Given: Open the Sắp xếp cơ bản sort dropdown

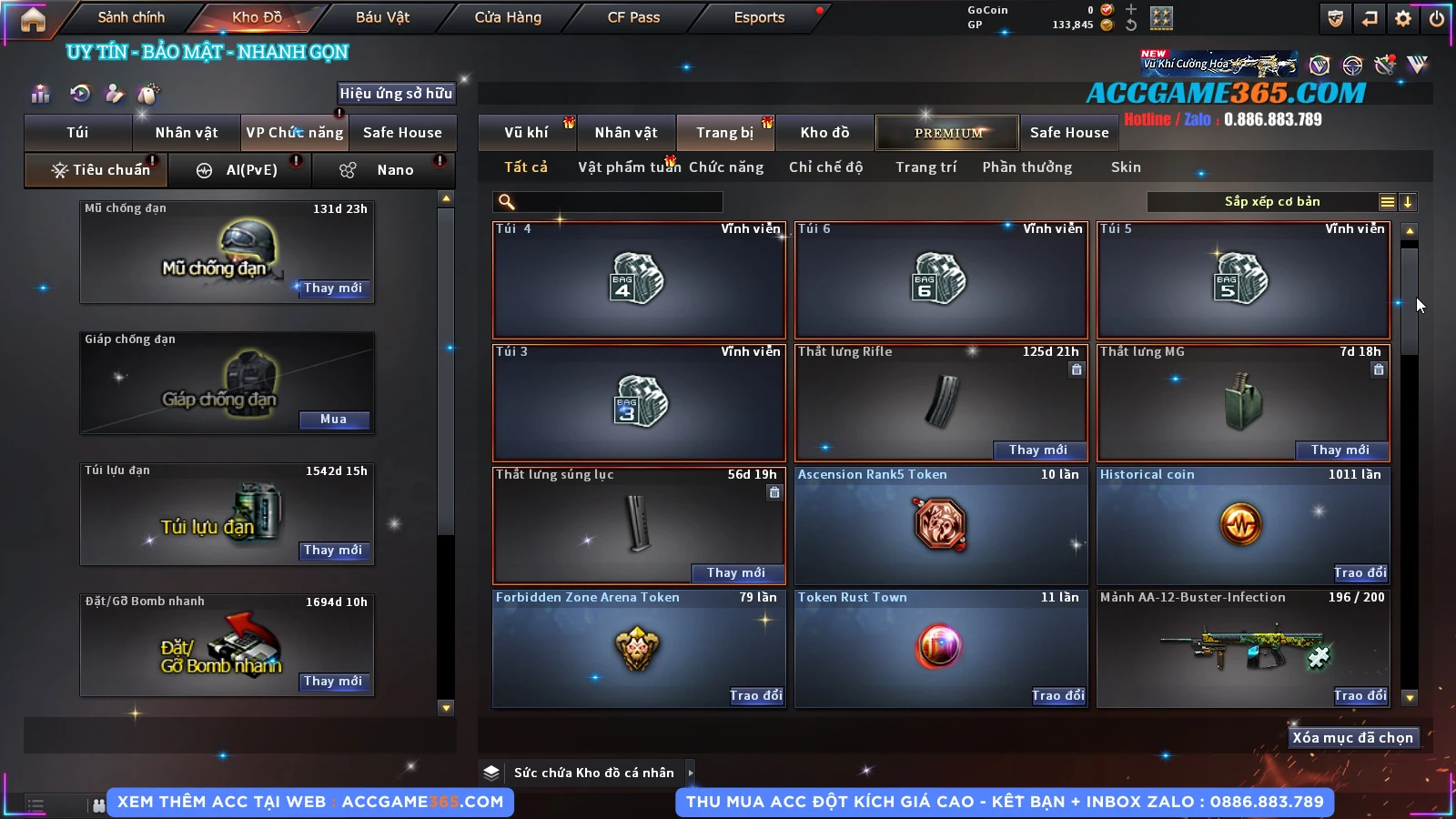Looking at the screenshot, I should click(1272, 202).
